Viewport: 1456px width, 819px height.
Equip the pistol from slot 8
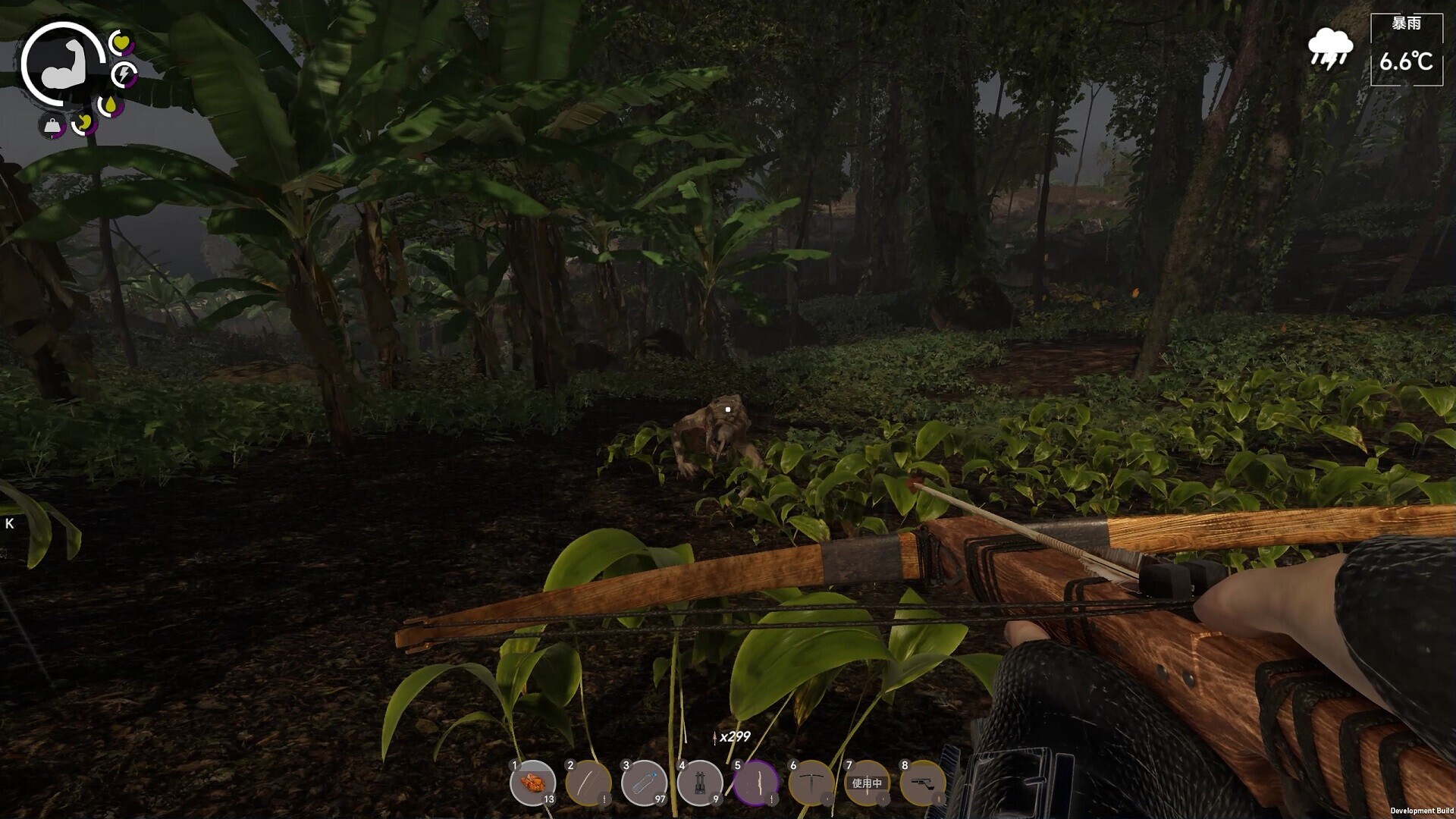click(x=922, y=782)
